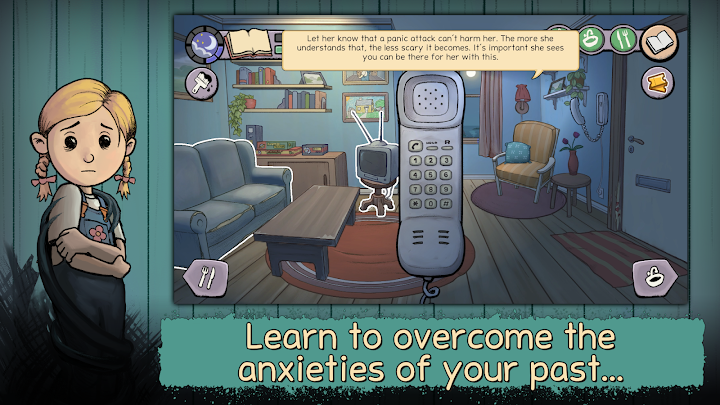Image resolution: width=720 pixels, height=405 pixels.
Task: Go left with the fork-and-knife arrow
Action: (x=207, y=277)
